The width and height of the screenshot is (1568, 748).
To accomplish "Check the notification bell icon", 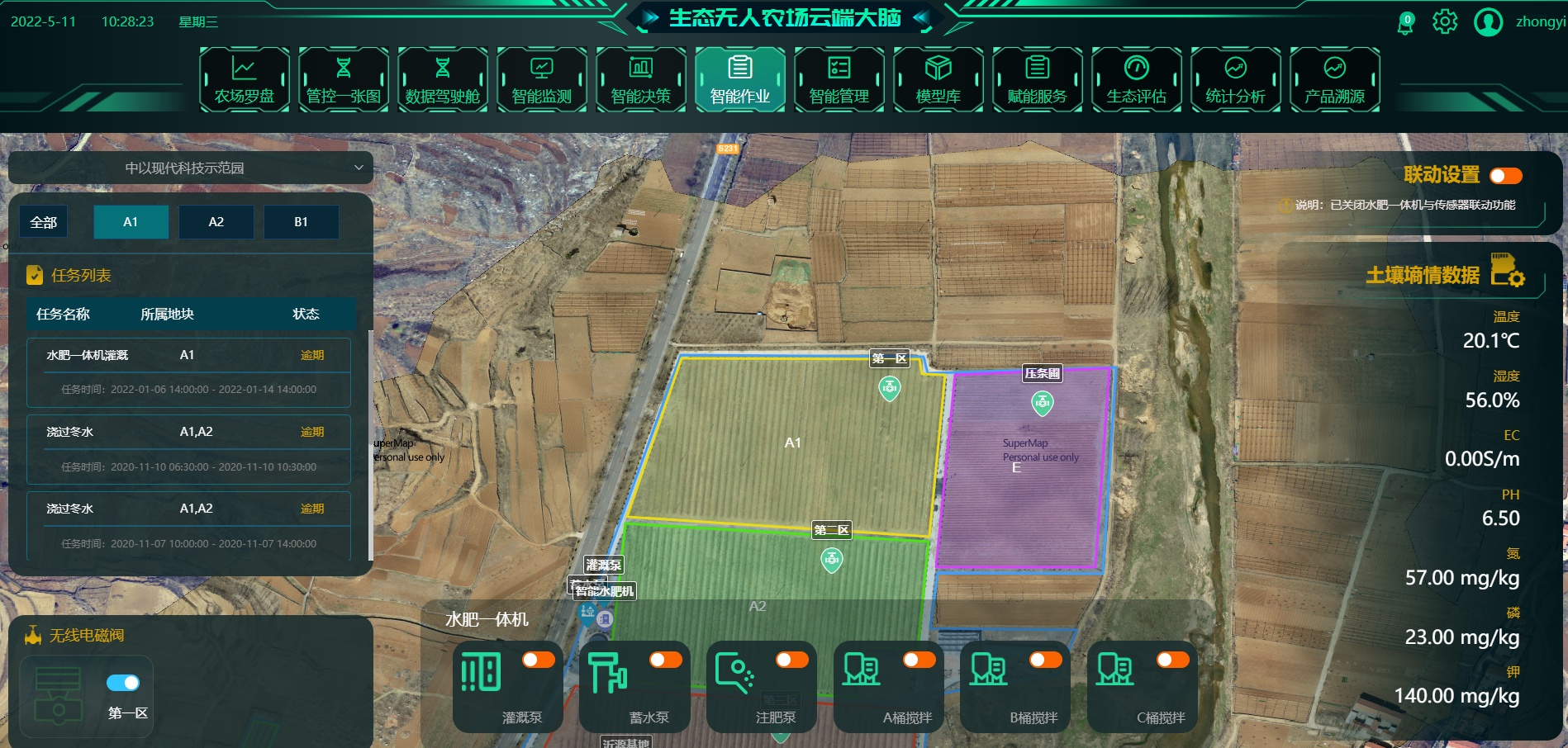I will [1405, 22].
